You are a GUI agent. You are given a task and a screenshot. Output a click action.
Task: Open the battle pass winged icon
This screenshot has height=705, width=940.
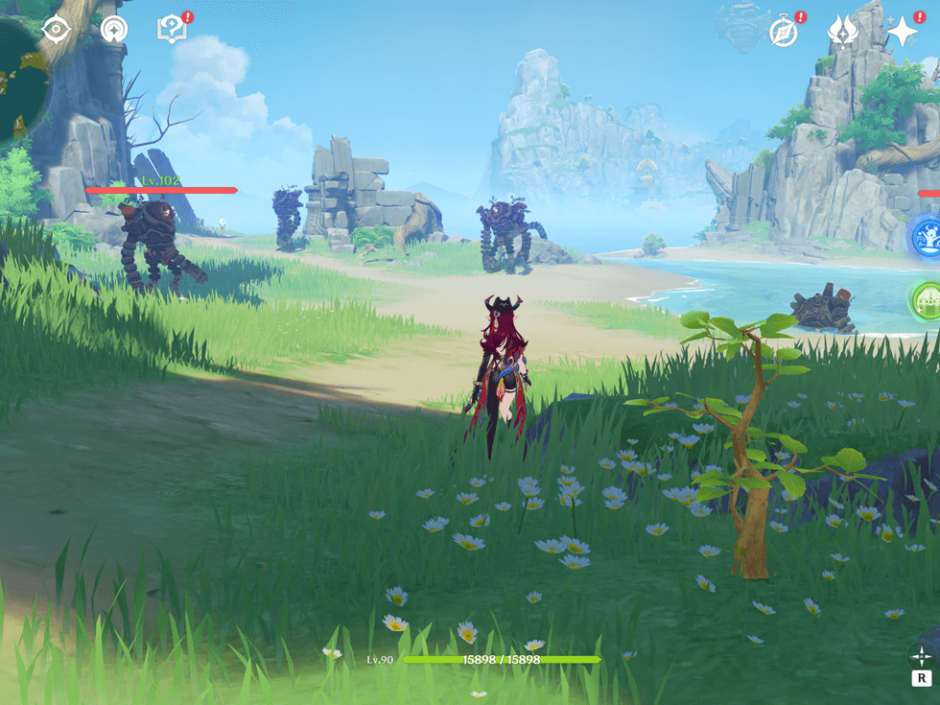click(x=842, y=32)
